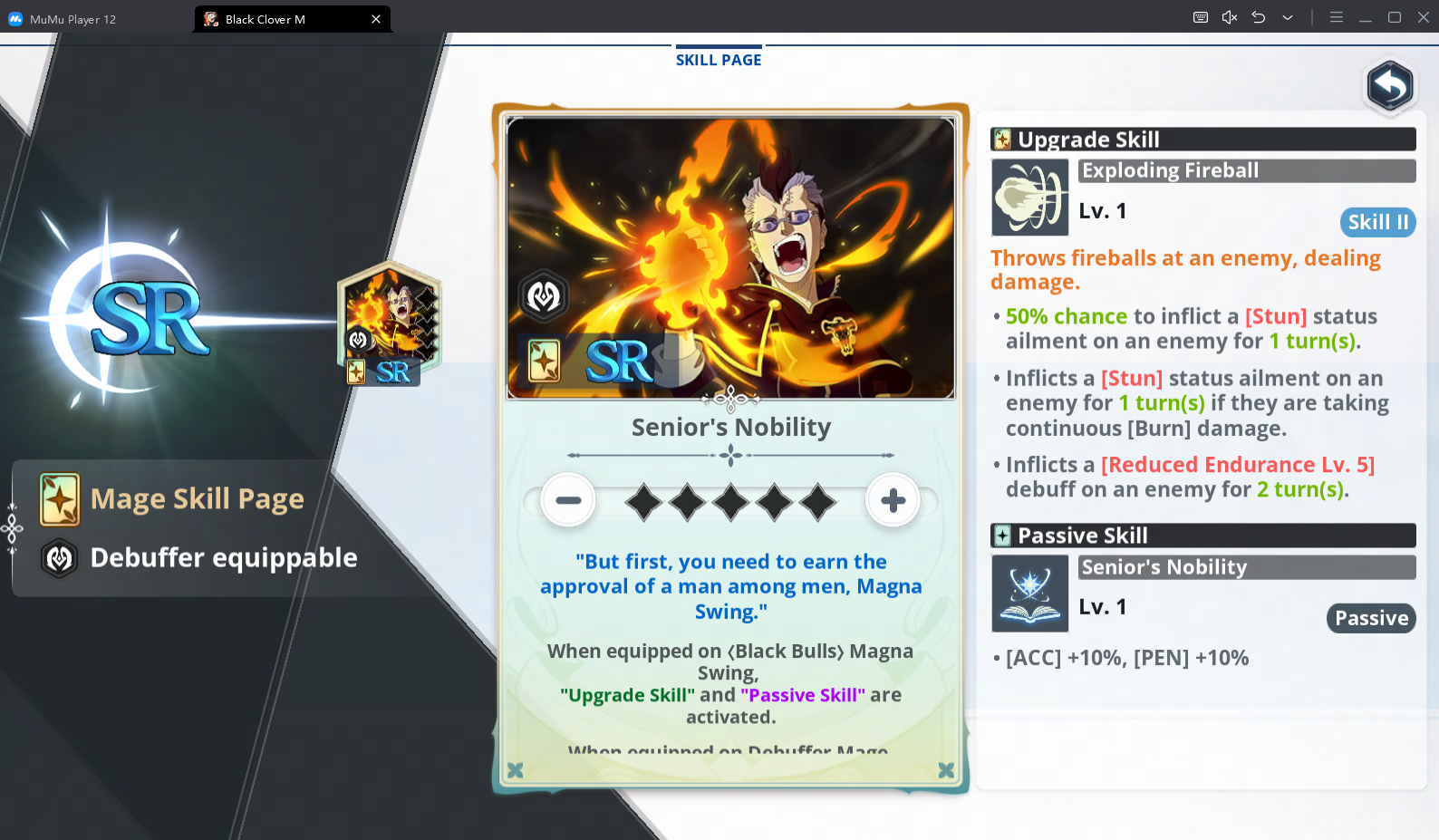Switch to the SKILL PAGE tab
The width and height of the screenshot is (1439, 840).
tap(718, 59)
